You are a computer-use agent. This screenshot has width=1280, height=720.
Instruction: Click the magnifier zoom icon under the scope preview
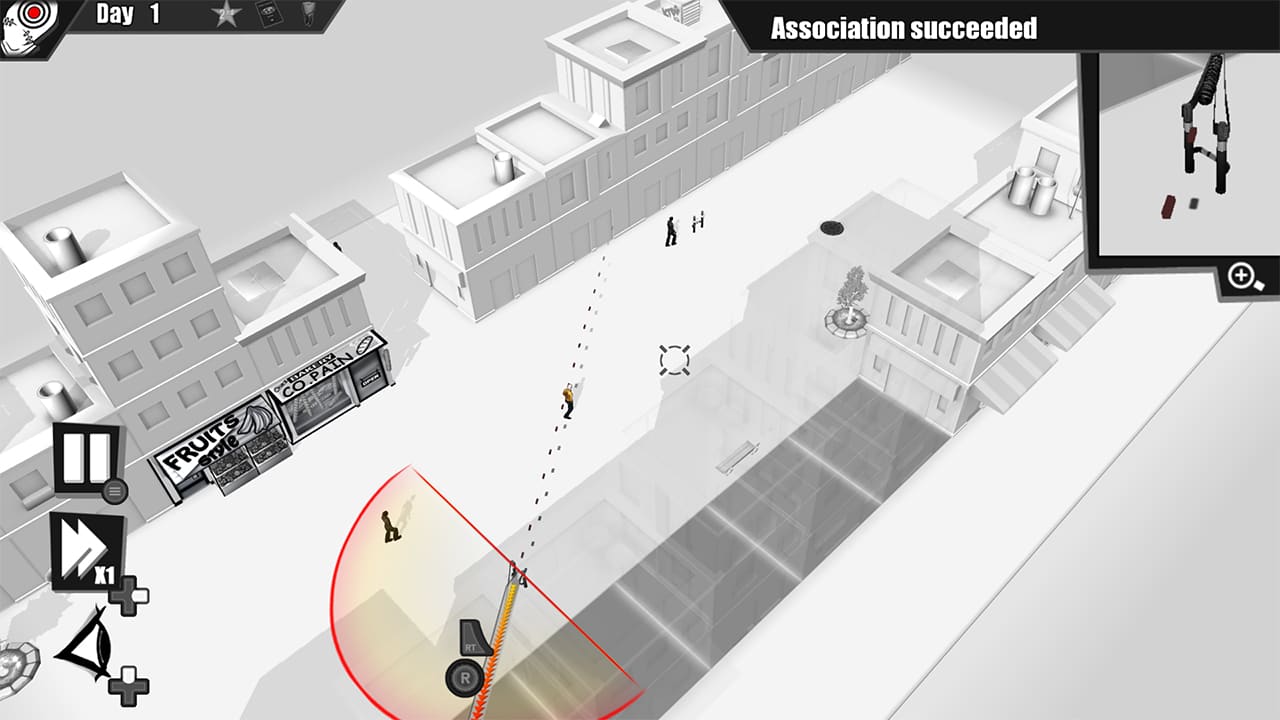[x=1241, y=273]
